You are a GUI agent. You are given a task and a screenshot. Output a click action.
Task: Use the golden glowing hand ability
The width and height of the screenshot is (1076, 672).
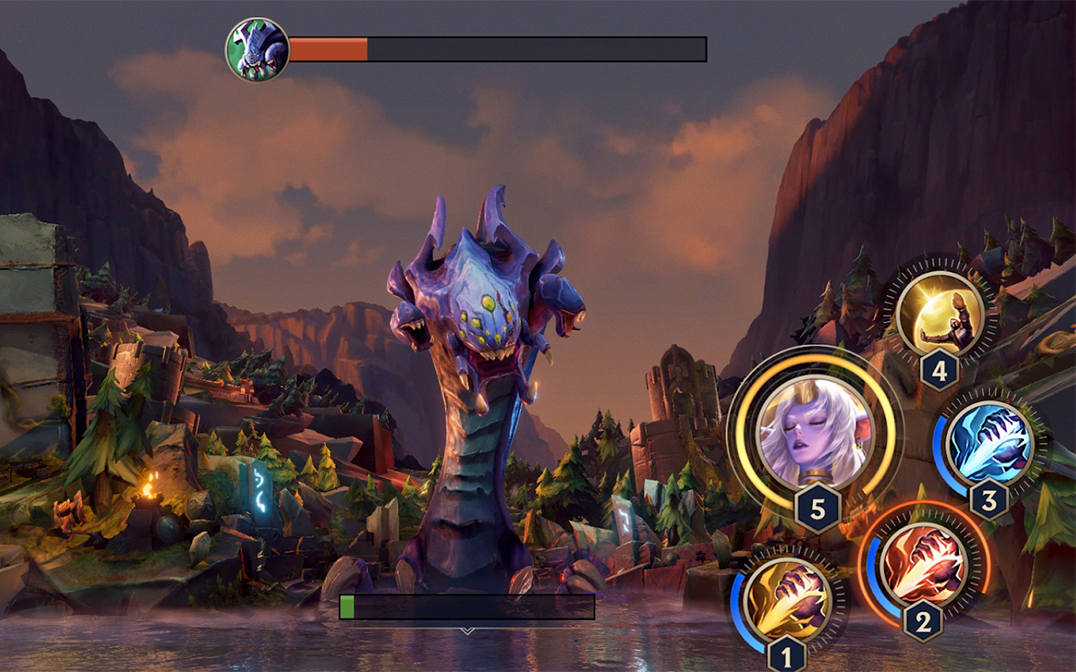click(940, 313)
